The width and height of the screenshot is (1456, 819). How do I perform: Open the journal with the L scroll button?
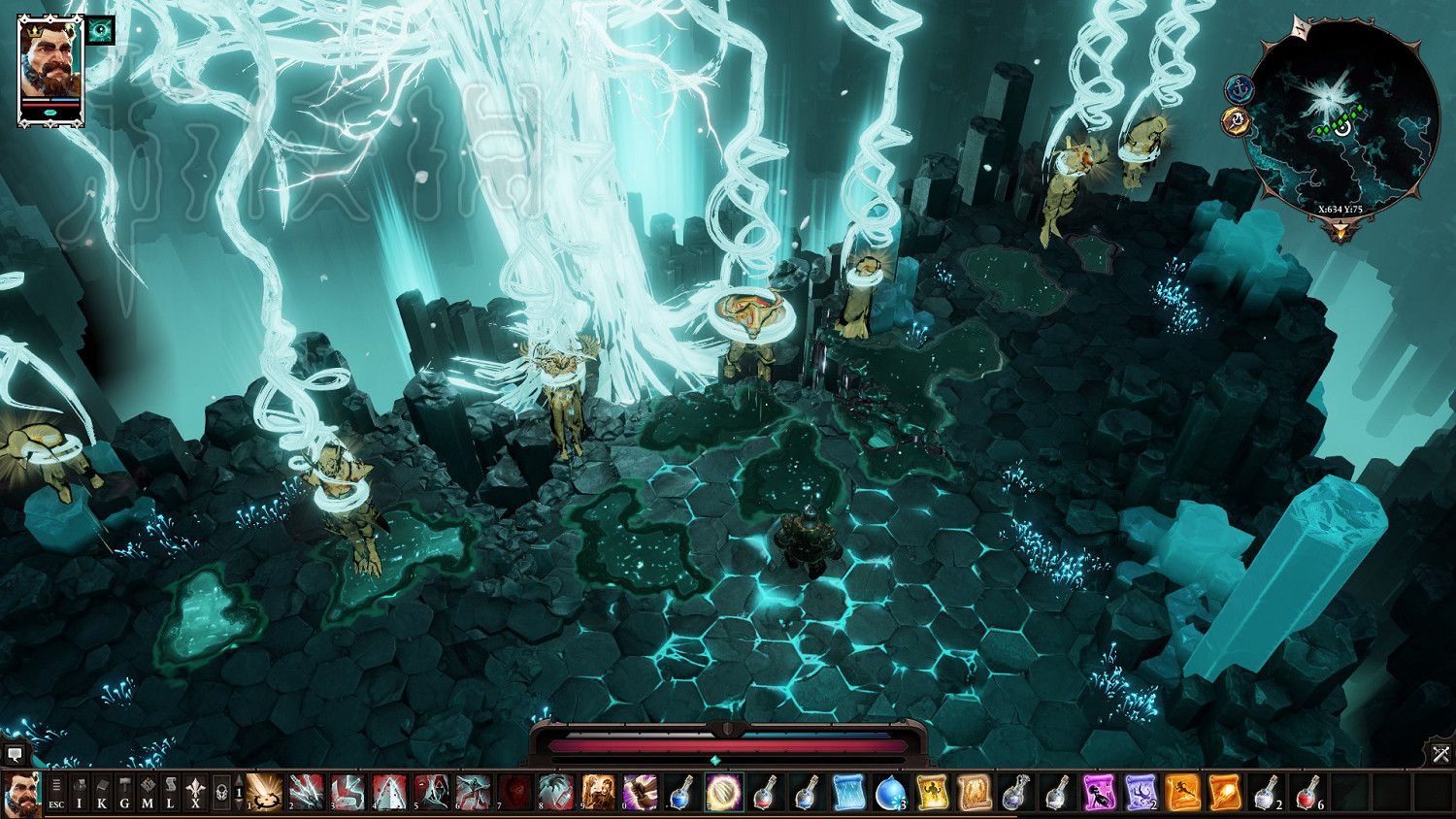171,792
